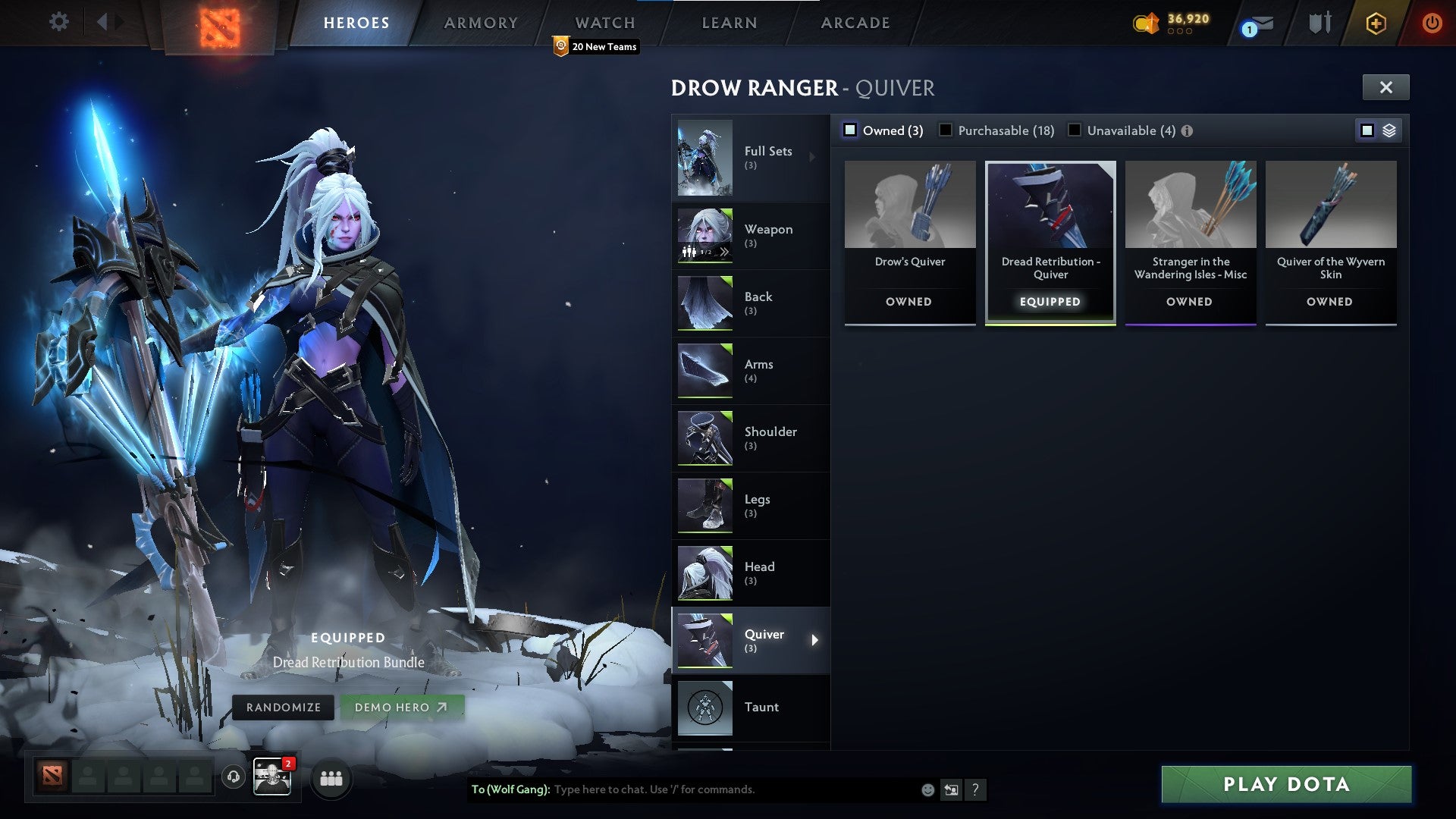This screenshot has height=819, width=1456.
Task: Click the RANDOMIZE button
Action: click(x=284, y=707)
